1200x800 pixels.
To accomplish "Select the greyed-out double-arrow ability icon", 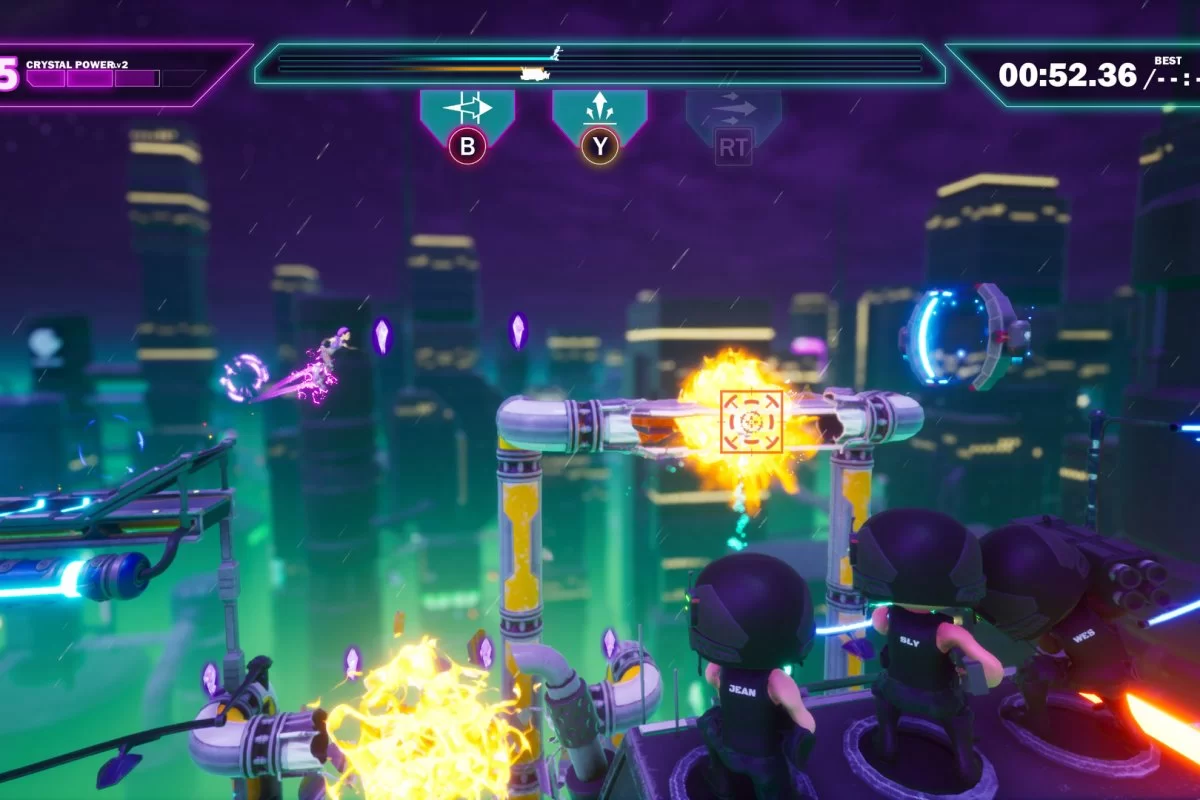I will click(733, 108).
